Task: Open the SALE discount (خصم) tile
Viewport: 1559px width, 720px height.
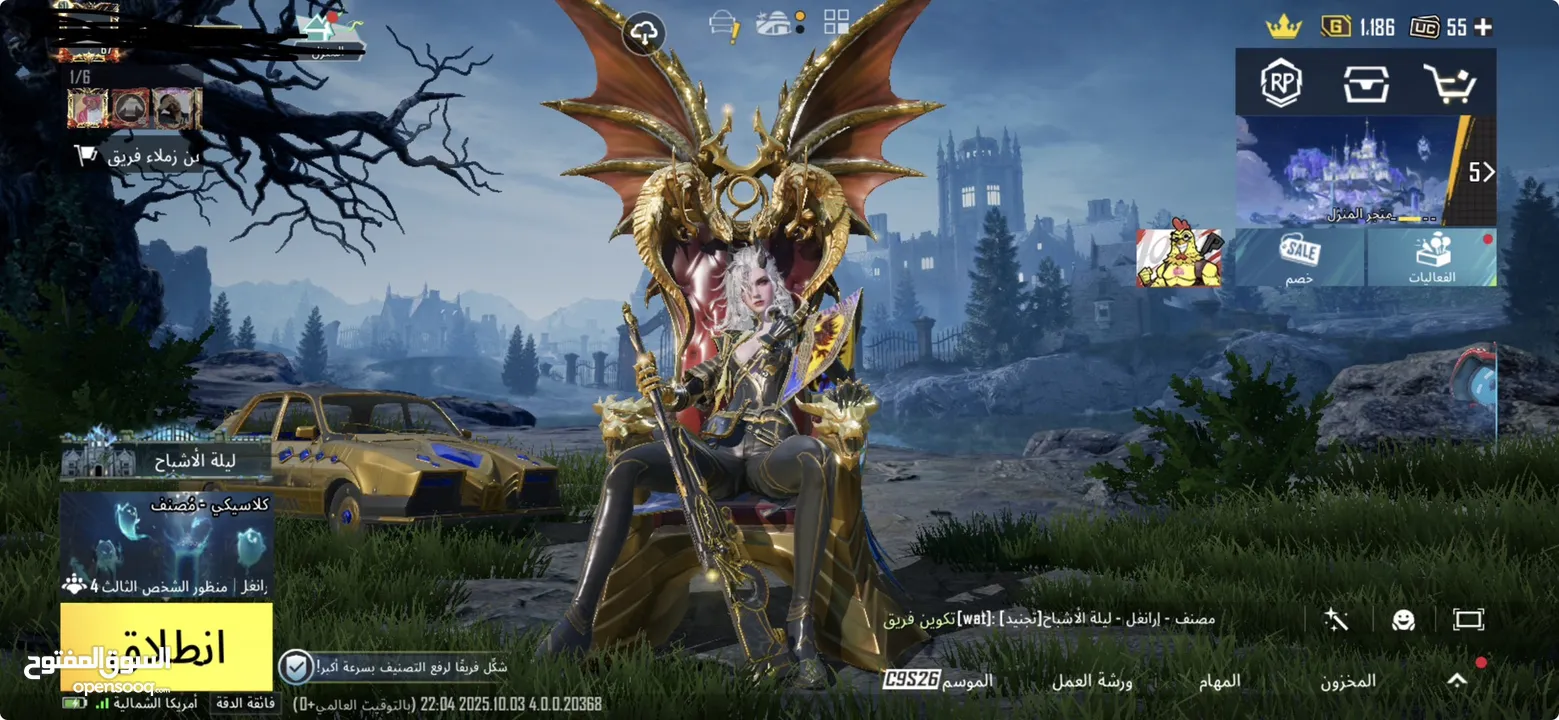Action: pyautogui.click(x=1299, y=257)
